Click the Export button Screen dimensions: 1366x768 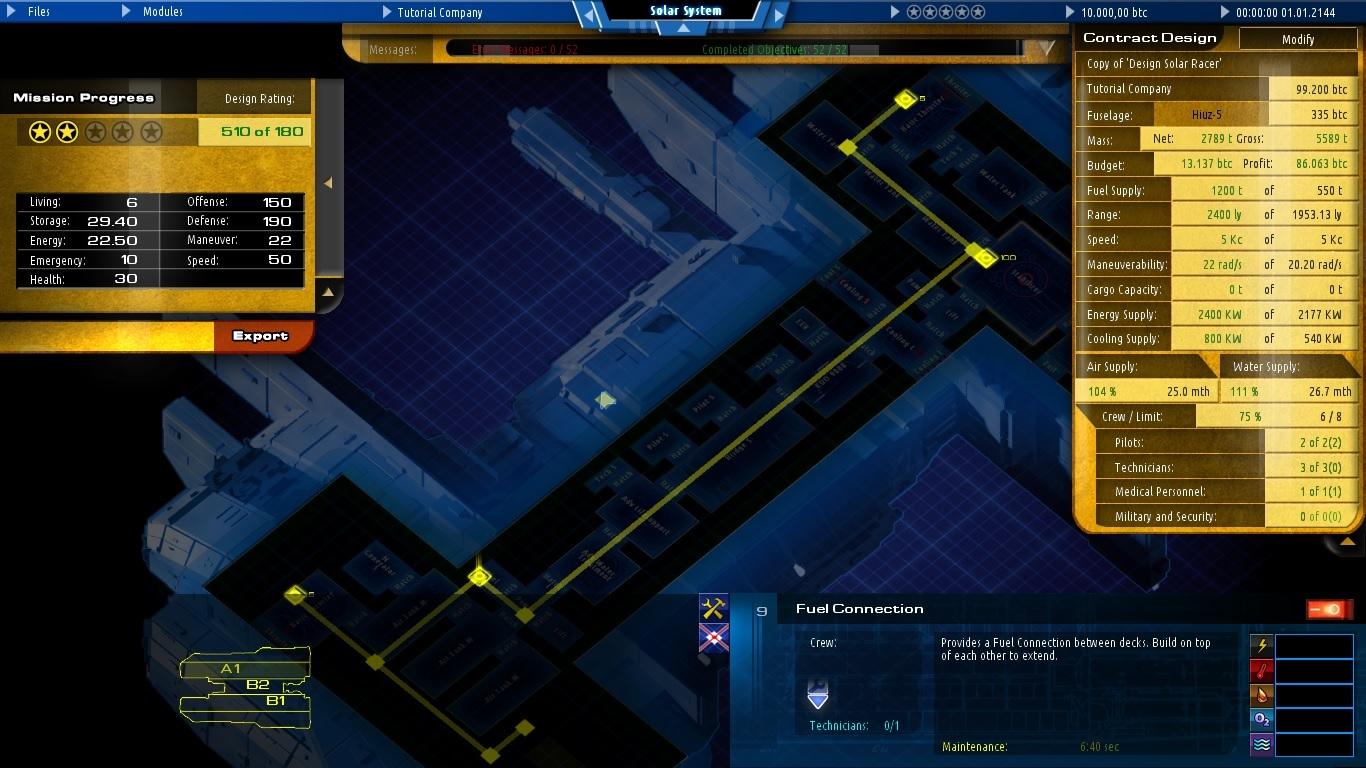coord(262,337)
